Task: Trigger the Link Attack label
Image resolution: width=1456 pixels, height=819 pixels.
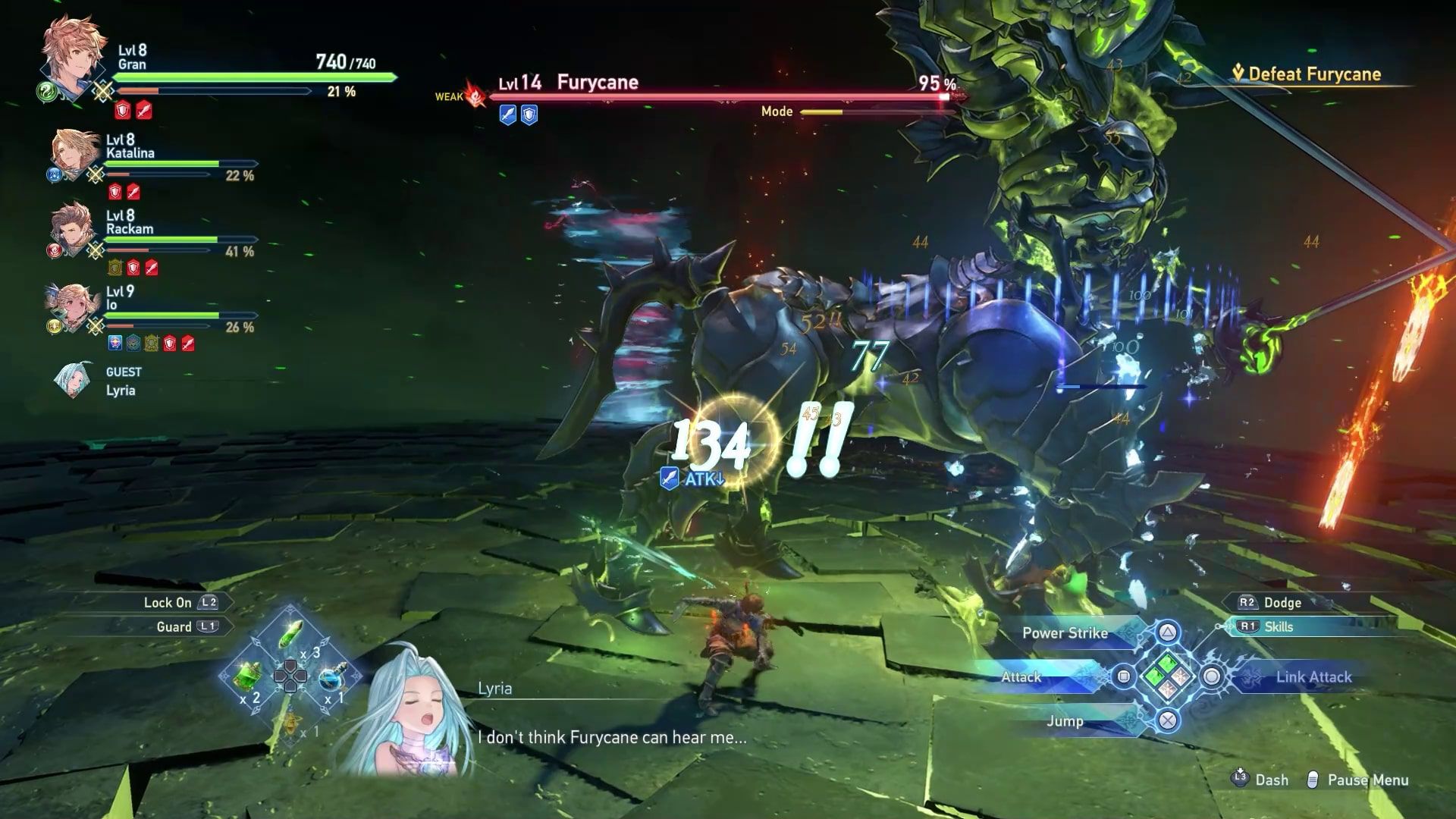Action: [x=1313, y=677]
